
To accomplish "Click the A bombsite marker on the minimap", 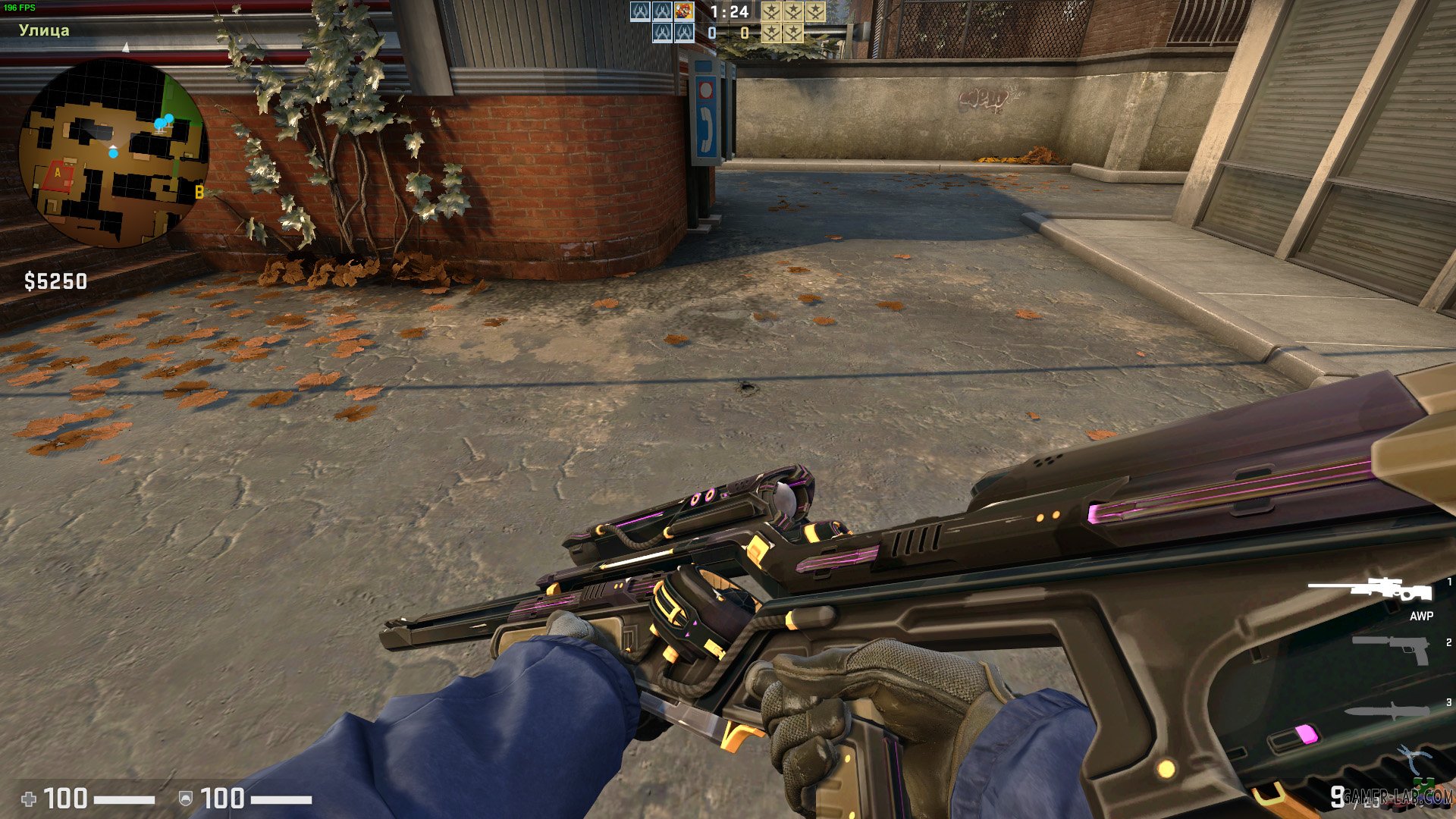I will tap(59, 173).
